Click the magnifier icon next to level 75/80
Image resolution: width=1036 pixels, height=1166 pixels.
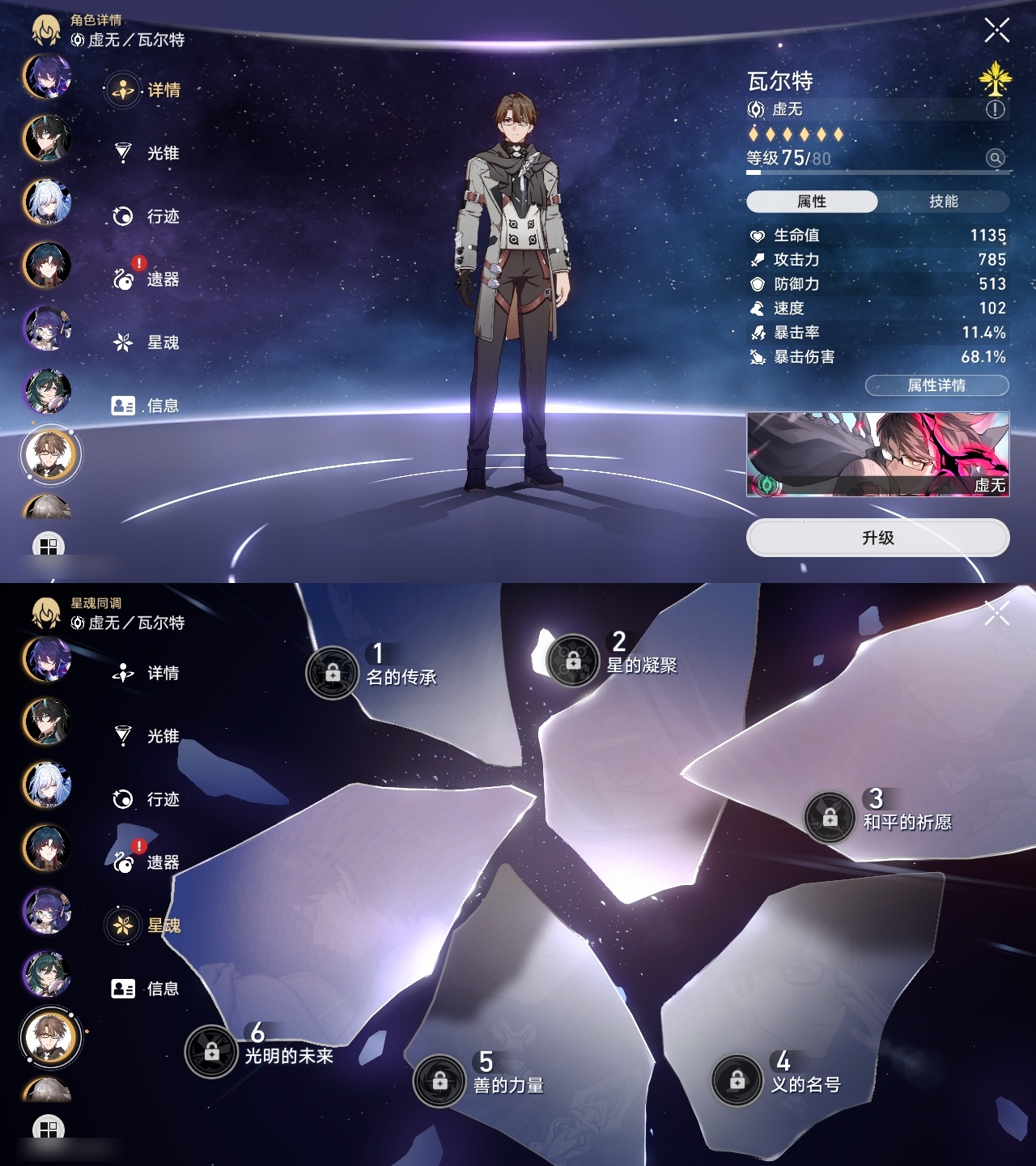point(996,158)
